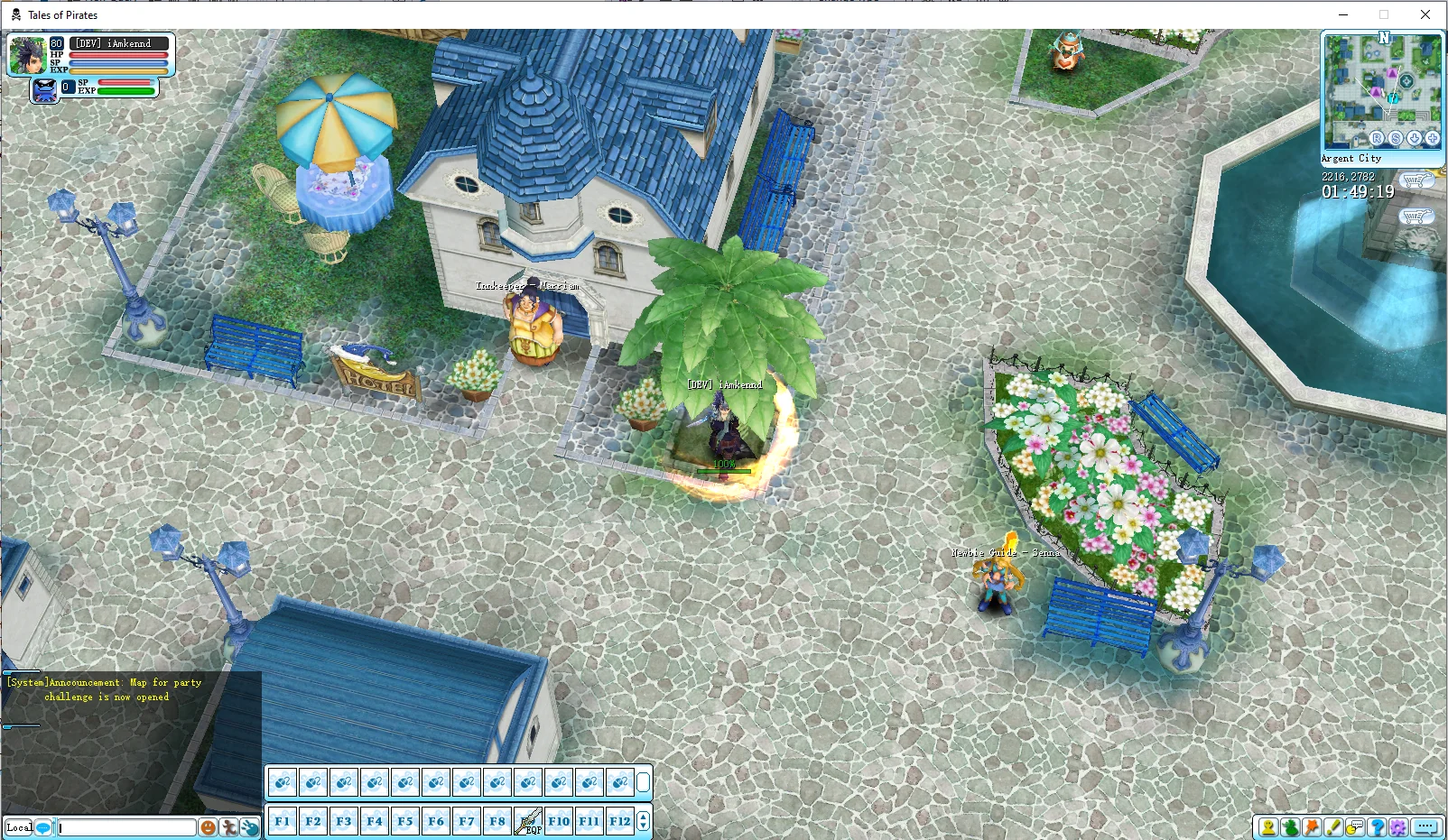Screen dimensions: 1448x840
Task: Click the chat text input field
Action: (126, 827)
